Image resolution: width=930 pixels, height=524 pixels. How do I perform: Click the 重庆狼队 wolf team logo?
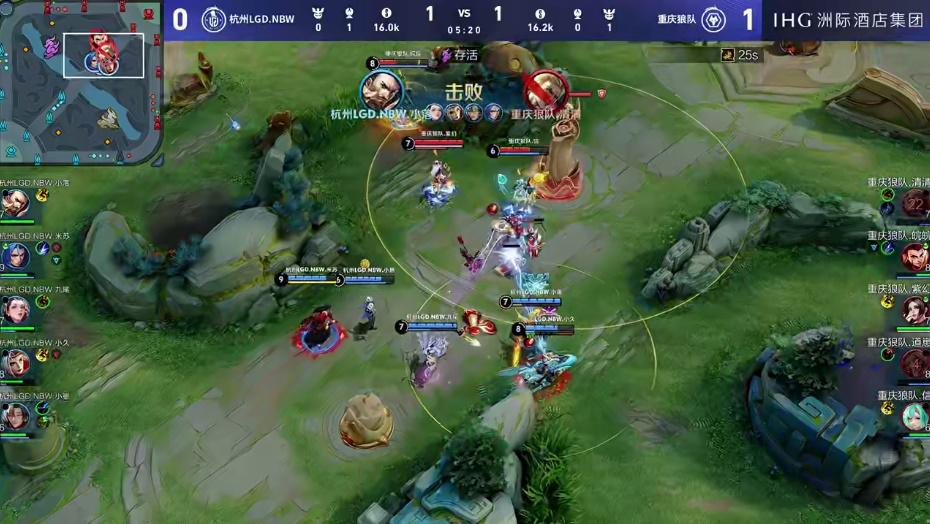tap(713, 20)
